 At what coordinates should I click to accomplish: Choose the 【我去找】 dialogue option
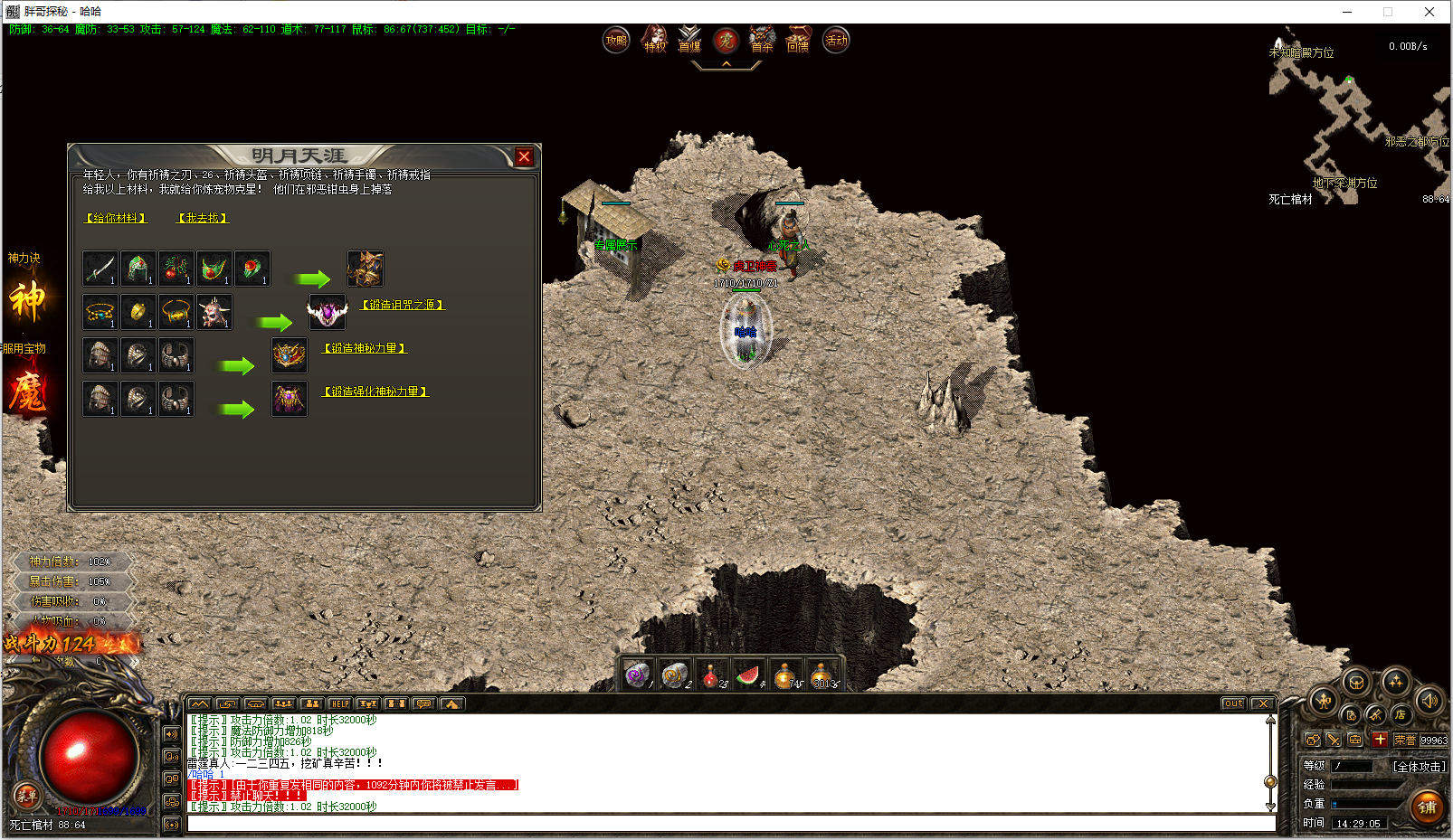coord(203,218)
